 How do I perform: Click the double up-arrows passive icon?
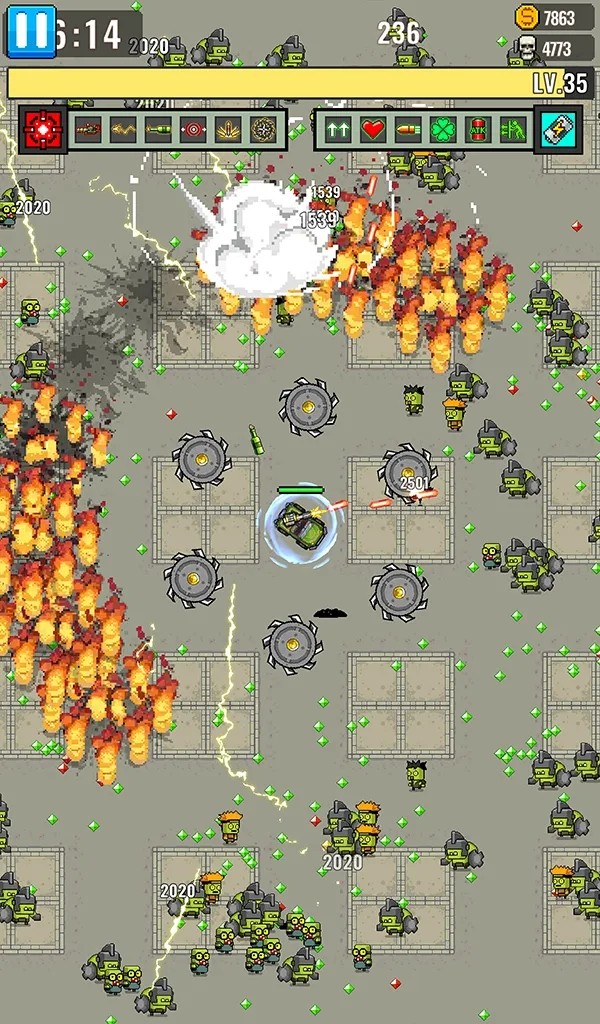(x=338, y=129)
